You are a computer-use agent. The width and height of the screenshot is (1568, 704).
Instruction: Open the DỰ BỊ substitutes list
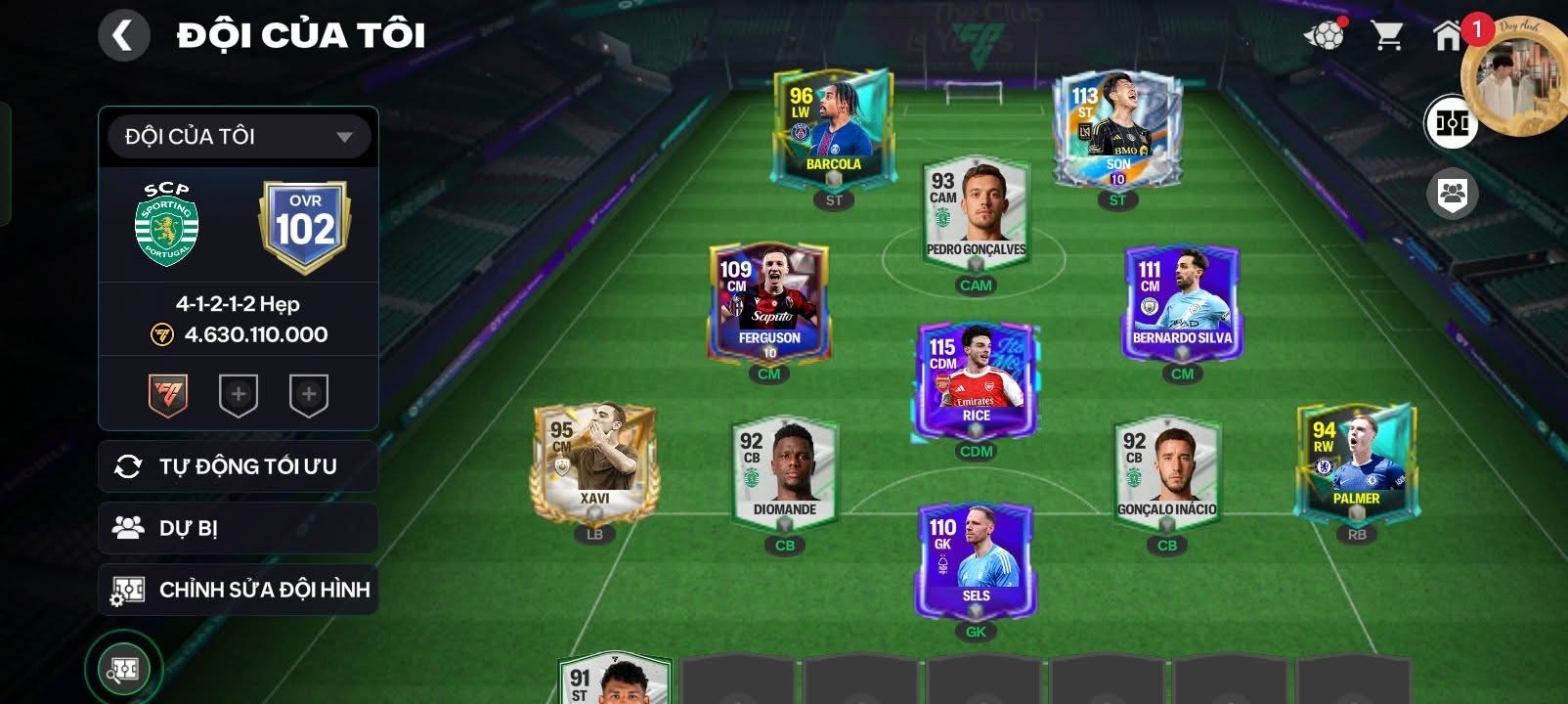239,528
